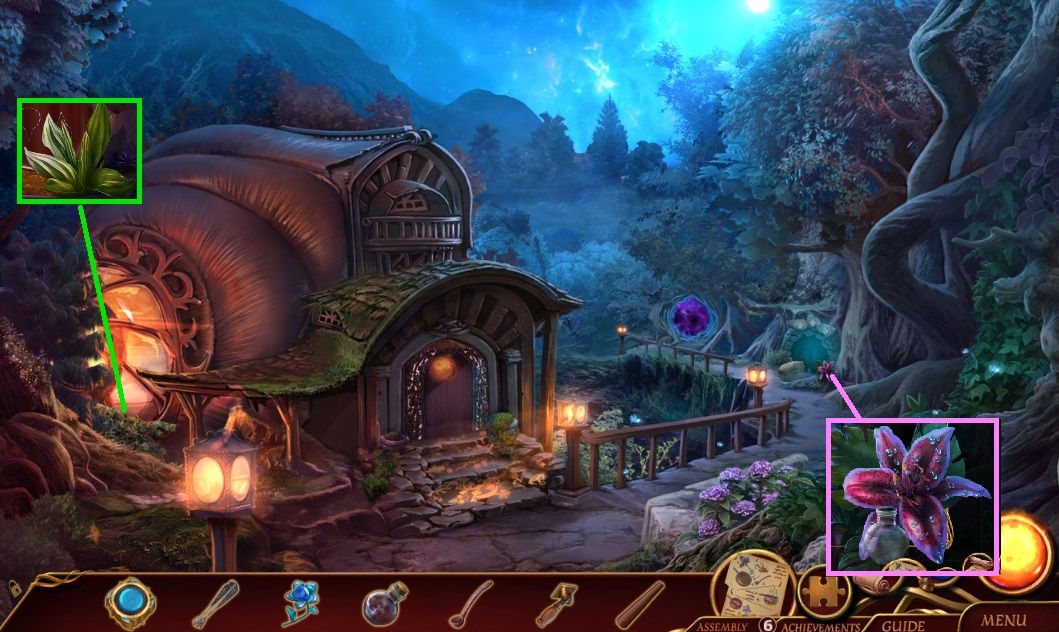Pick the blue crystal flower from inventory
Viewport: 1059px width, 632px height.
point(299,603)
